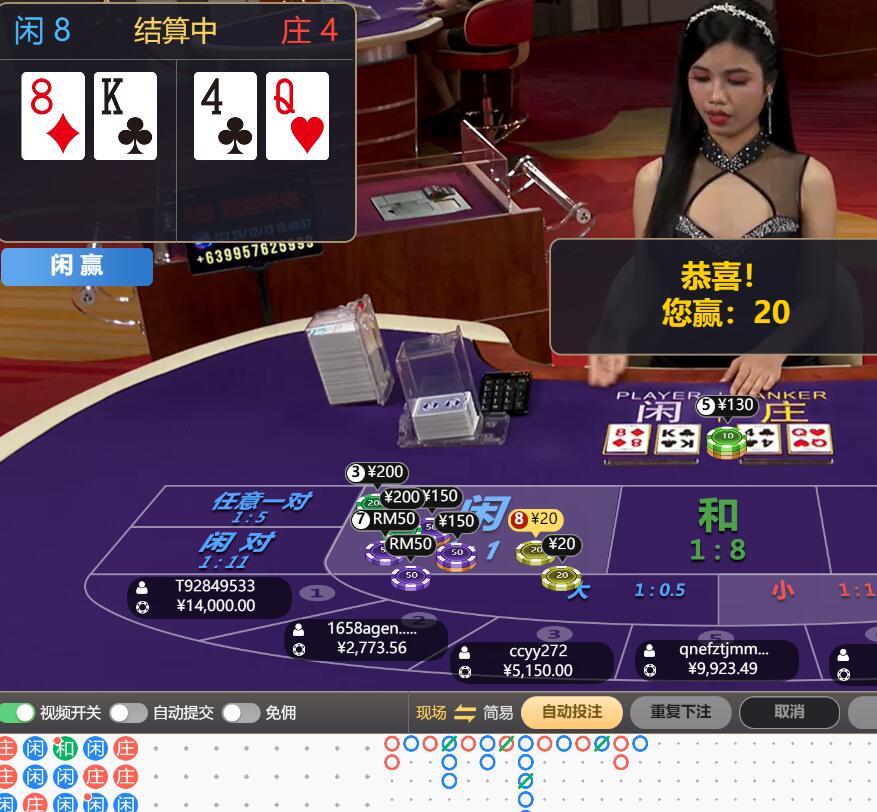This screenshot has height=812, width=877.
Task: Open player ccyy272's seat panel
Action: pyautogui.click(x=532, y=661)
